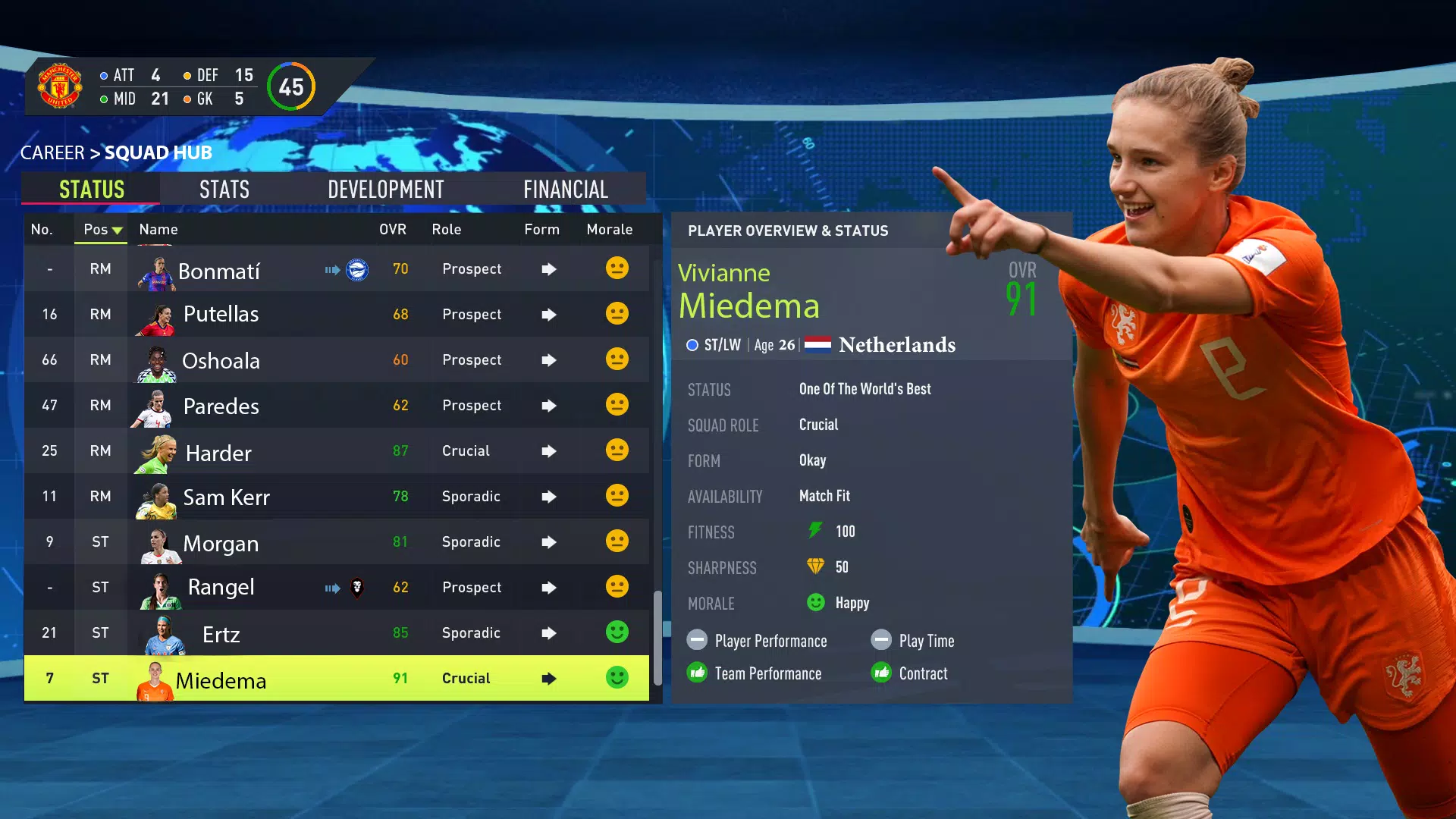1456x819 pixels.
Task: Click the fitness lightning bolt icon
Action: pos(817,531)
